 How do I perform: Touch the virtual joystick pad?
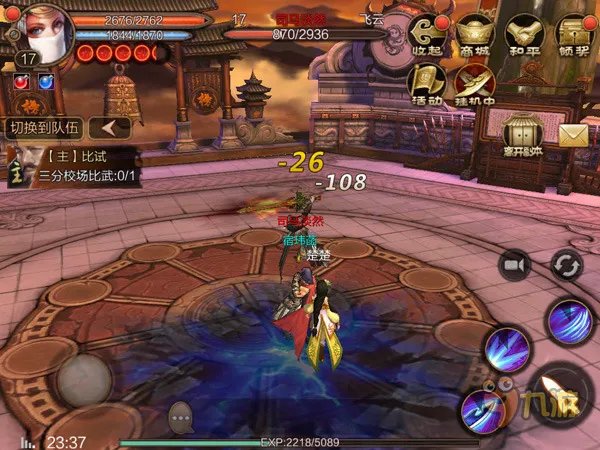83,379
